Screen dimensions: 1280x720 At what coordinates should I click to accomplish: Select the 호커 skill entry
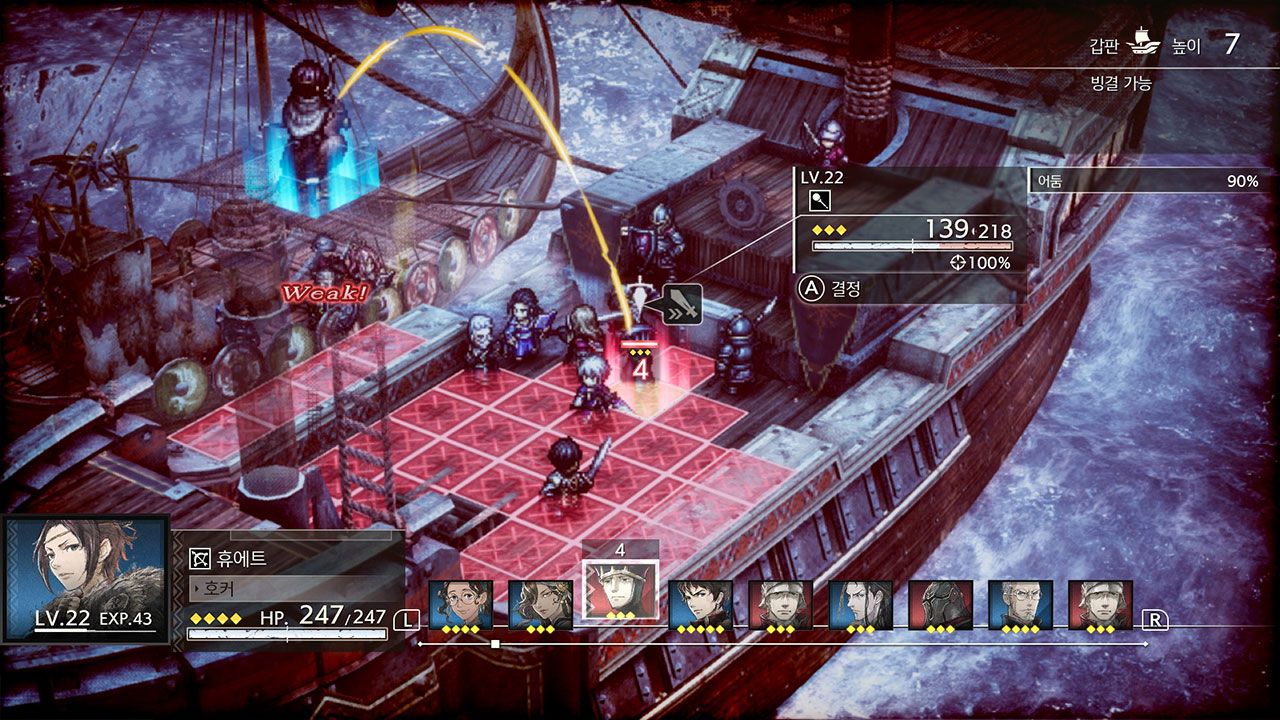tap(290, 588)
